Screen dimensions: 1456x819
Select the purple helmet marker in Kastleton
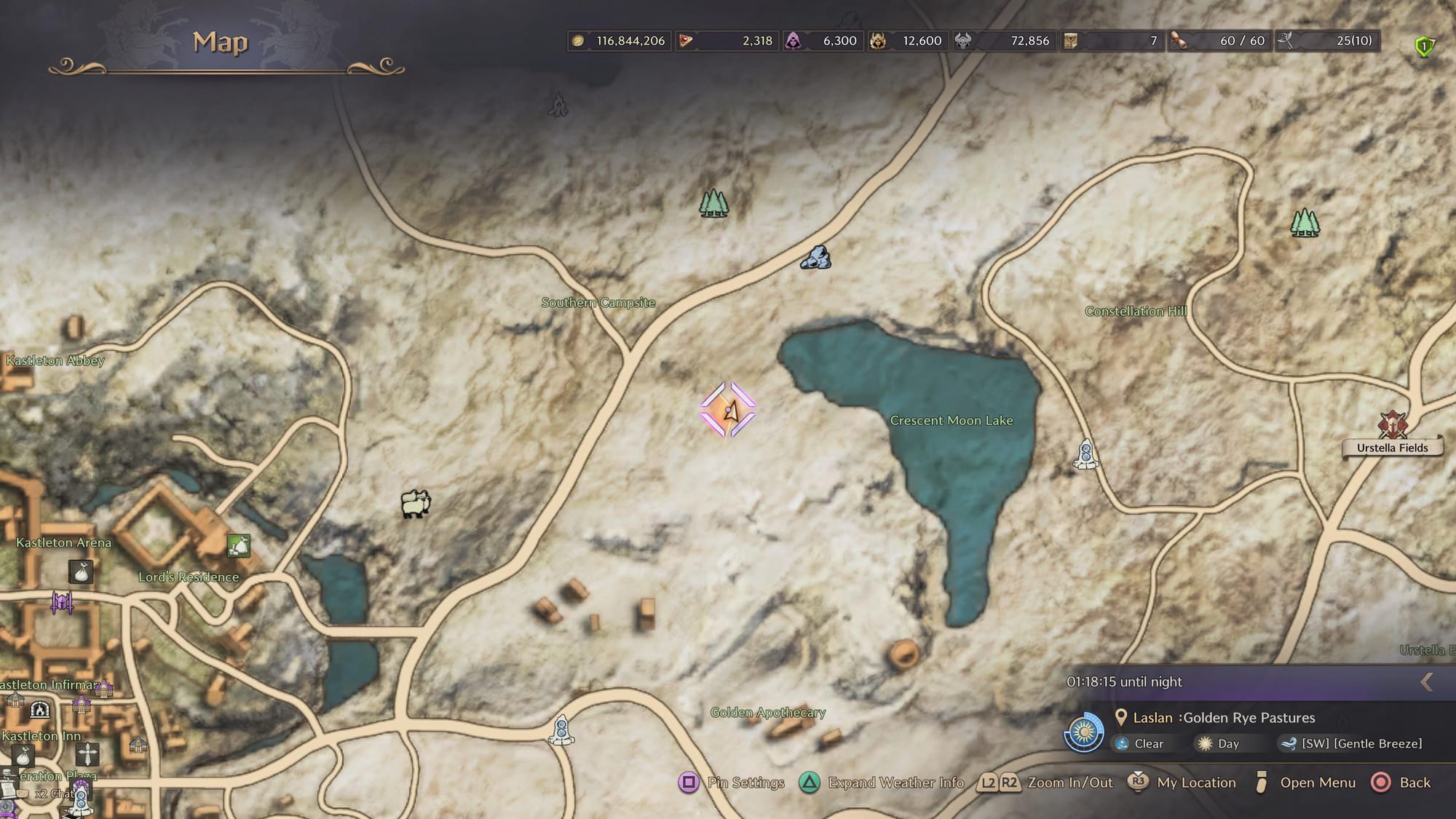[62, 602]
